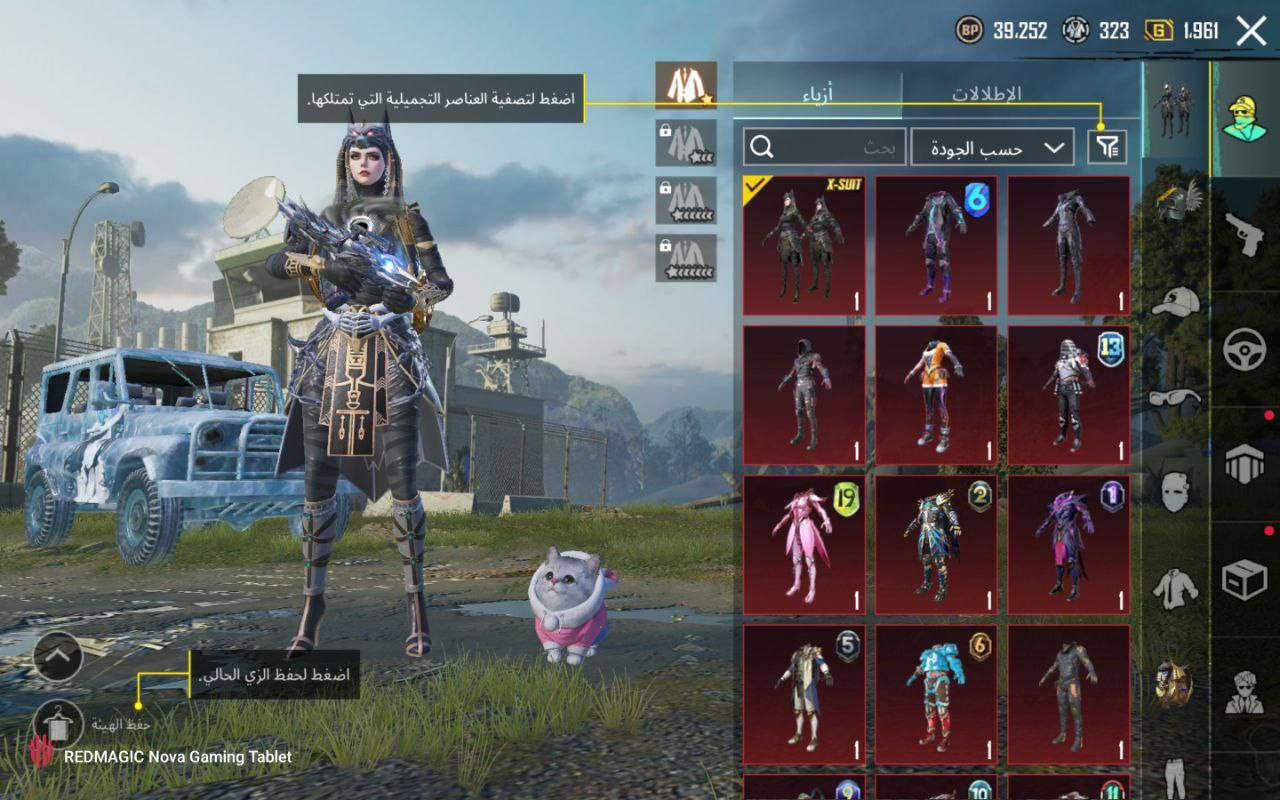Open the pistol weapon skins category
Screen dimensions: 1280x800
click(x=1245, y=234)
